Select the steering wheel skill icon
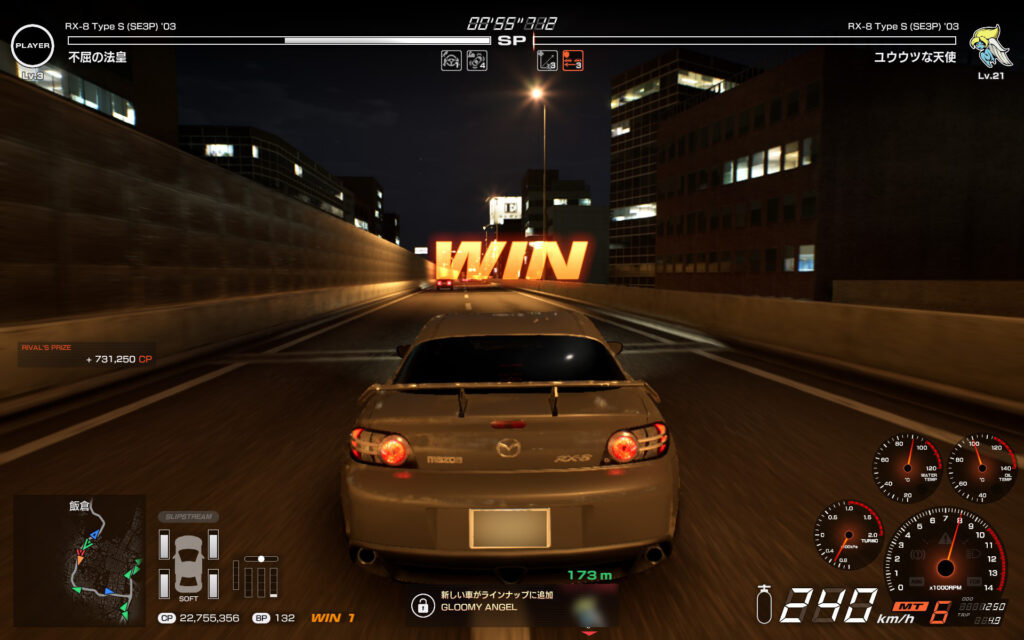 click(451, 61)
